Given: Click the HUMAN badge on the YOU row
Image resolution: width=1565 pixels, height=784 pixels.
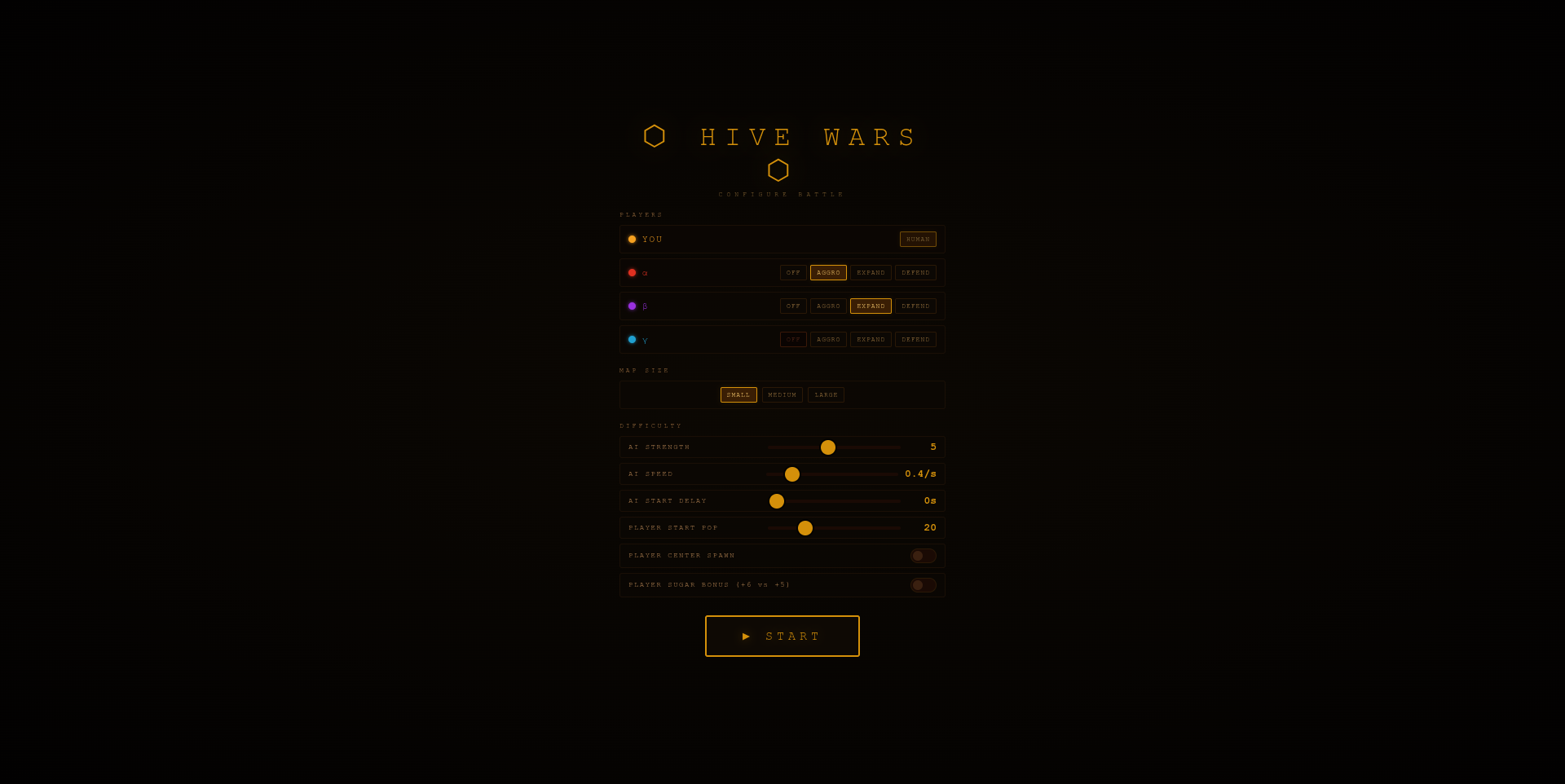Looking at the screenshot, I should (917, 239).
